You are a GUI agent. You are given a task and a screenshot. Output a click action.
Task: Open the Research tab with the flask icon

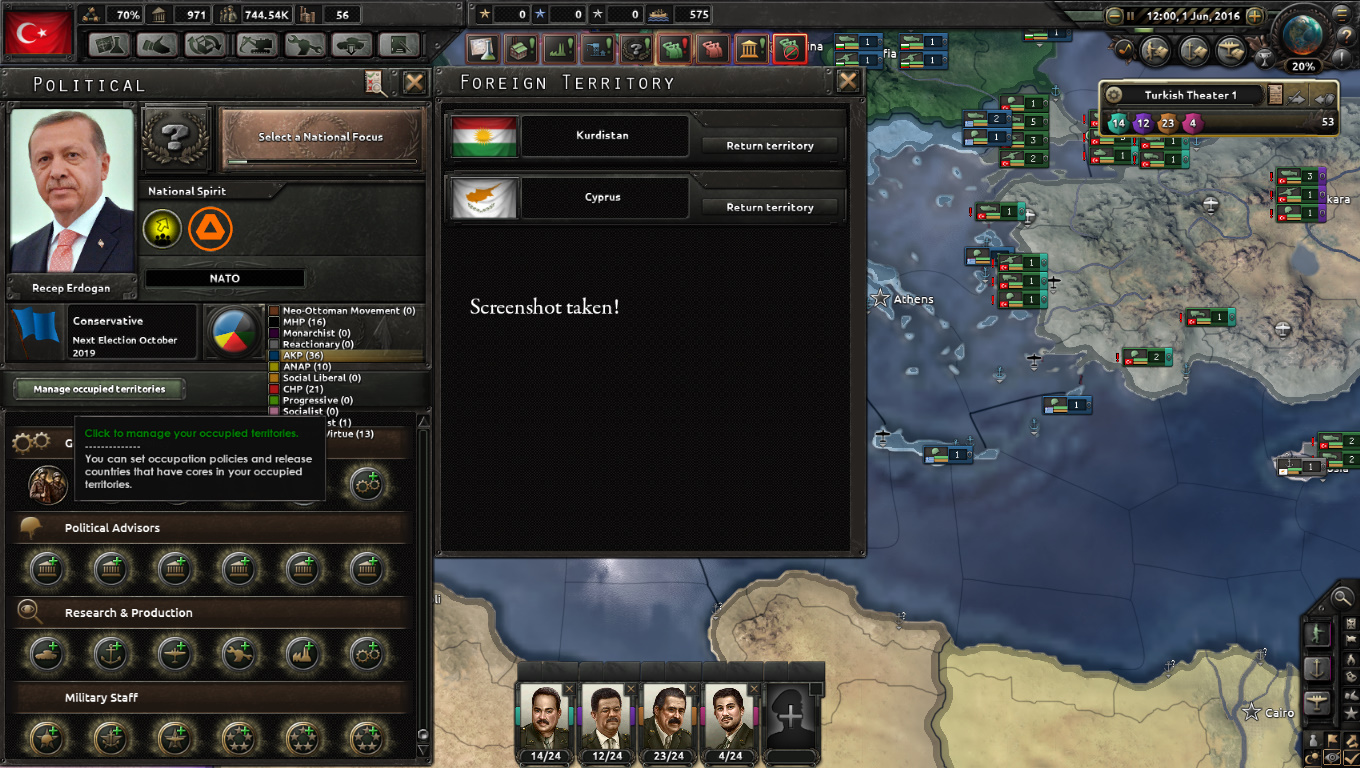tap(485, 48)
